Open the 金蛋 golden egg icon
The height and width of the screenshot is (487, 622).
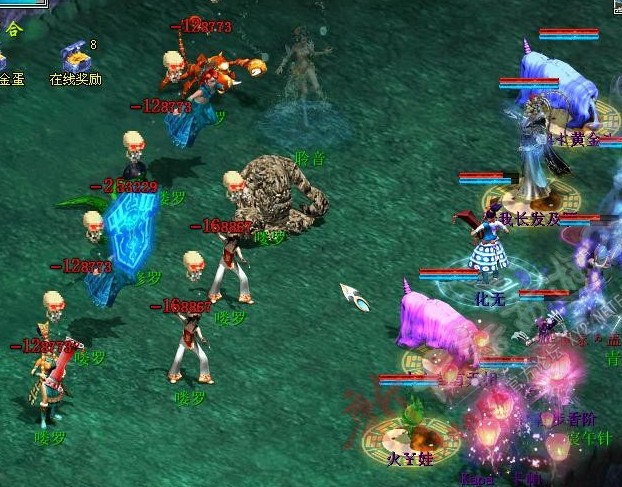tap(5, 60)
